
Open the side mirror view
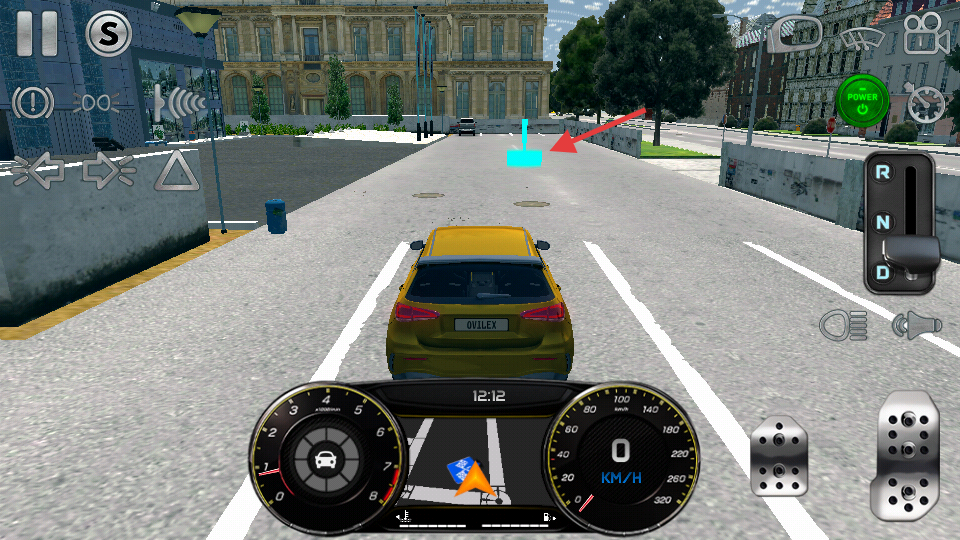tap(796, 35)
